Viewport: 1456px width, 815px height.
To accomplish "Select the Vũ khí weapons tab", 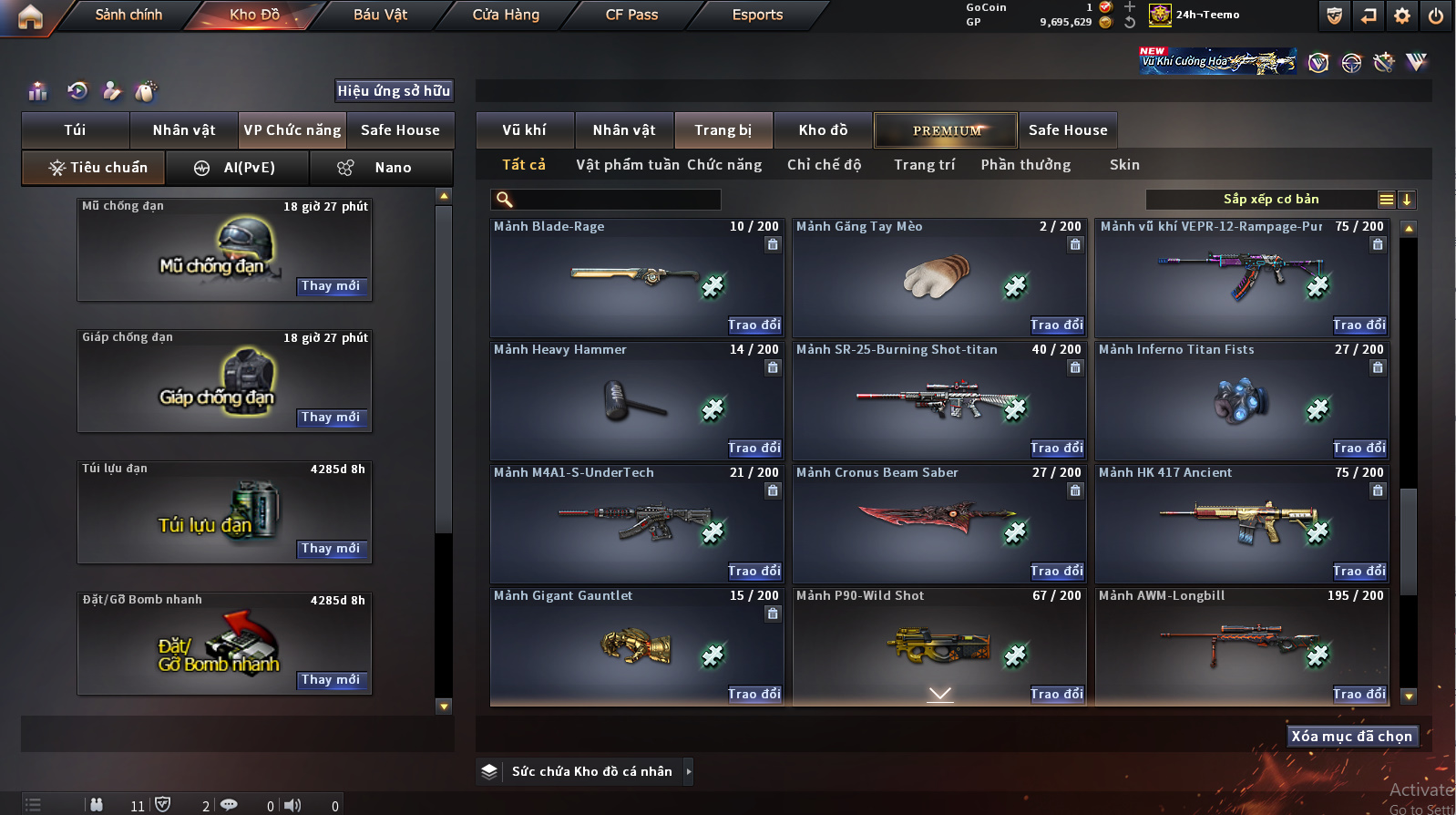I will coord(525,130).
